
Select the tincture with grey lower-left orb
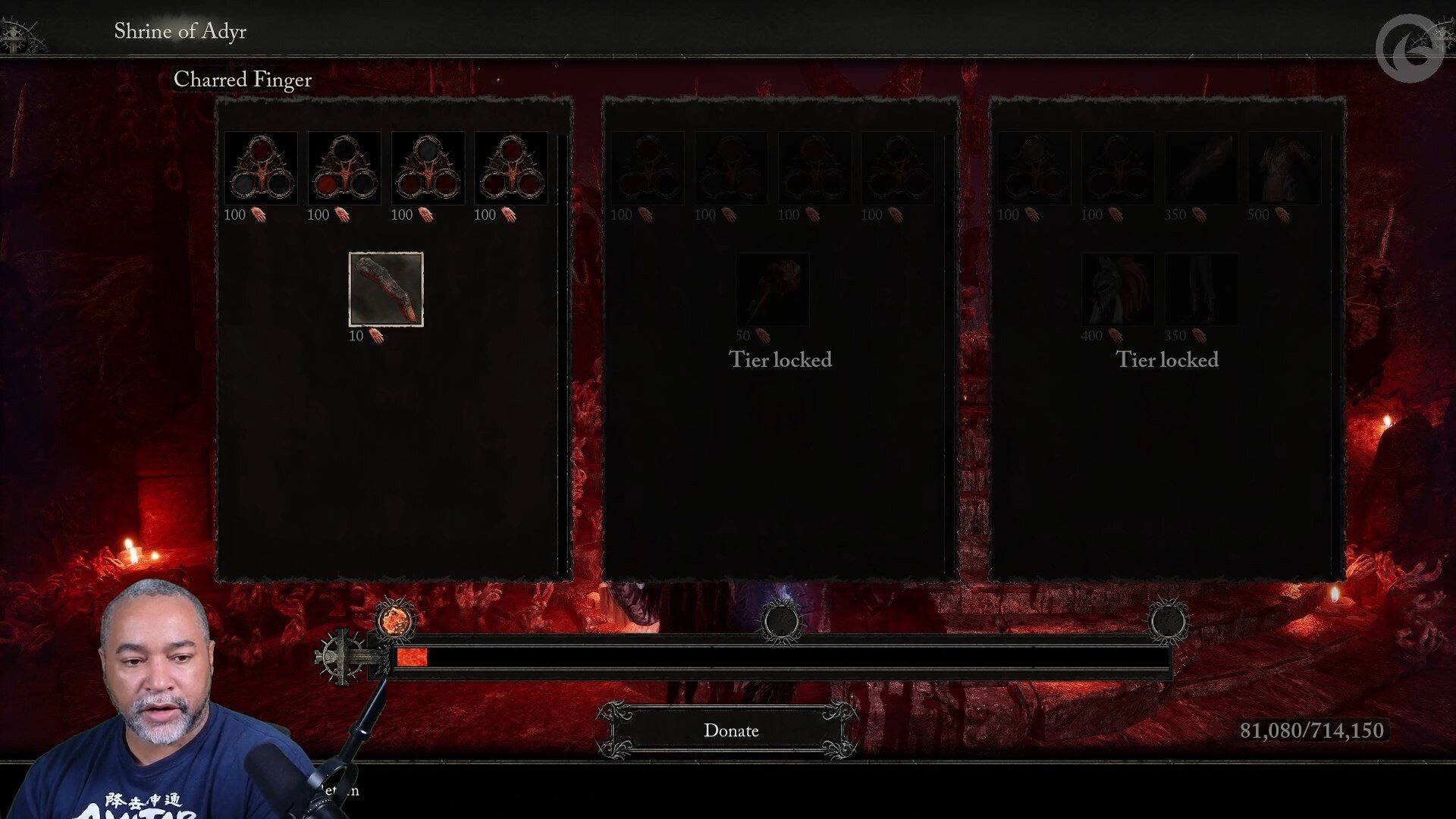click(260, 168)
